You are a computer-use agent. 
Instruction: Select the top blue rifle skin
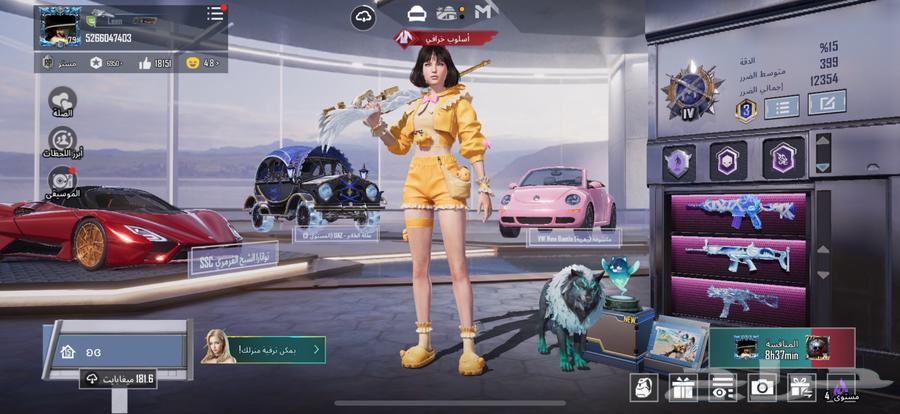pos(738,212)
